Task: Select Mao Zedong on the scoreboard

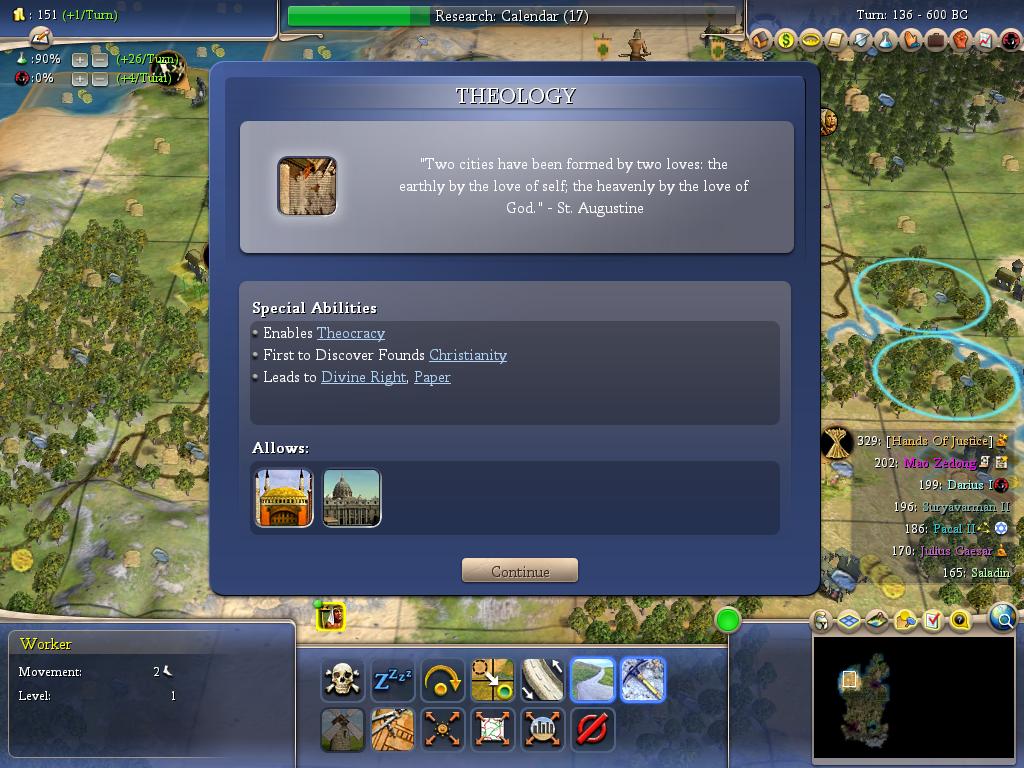Action: click(x=939, y=463)
